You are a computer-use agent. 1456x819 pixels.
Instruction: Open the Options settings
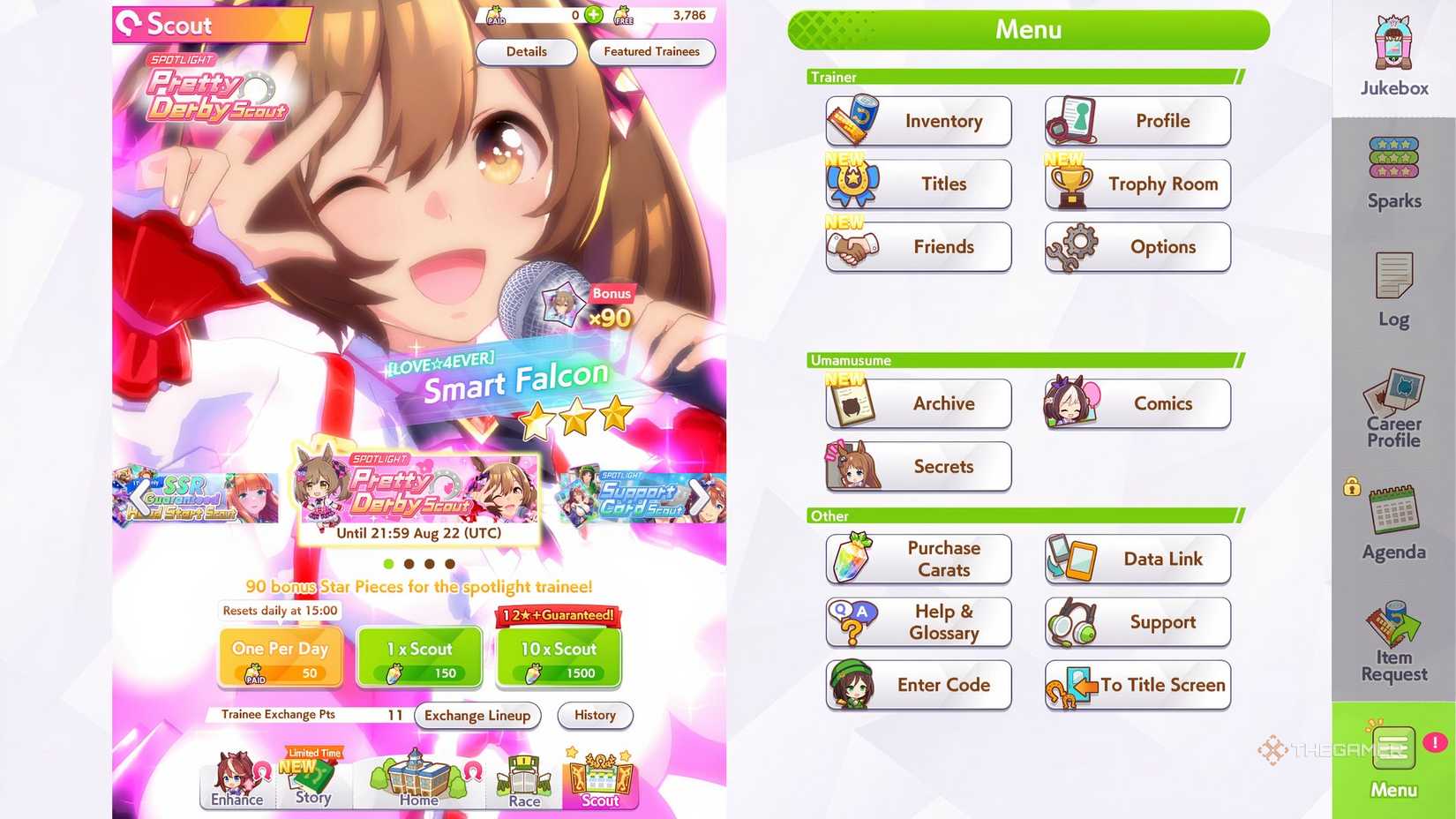point(1137,247)
